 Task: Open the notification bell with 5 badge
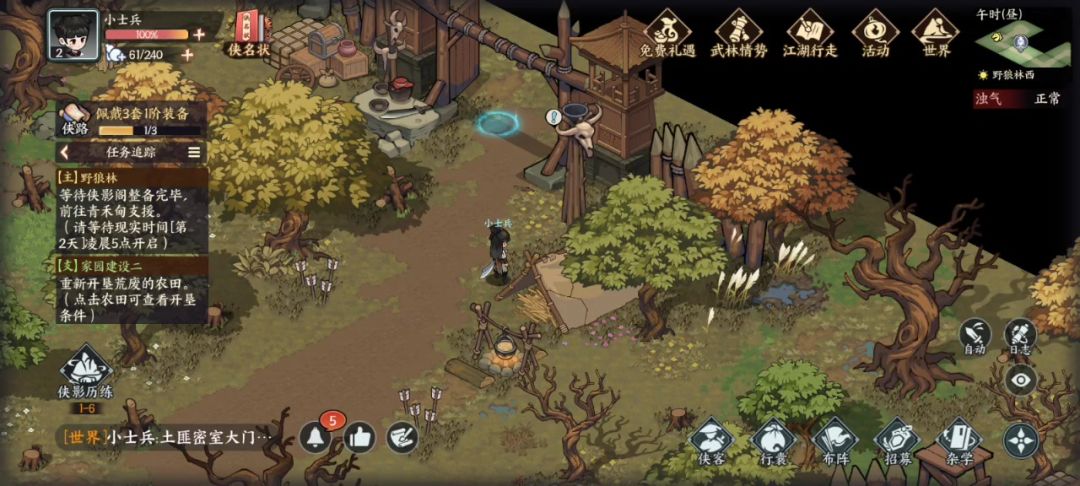pos(315,437)
